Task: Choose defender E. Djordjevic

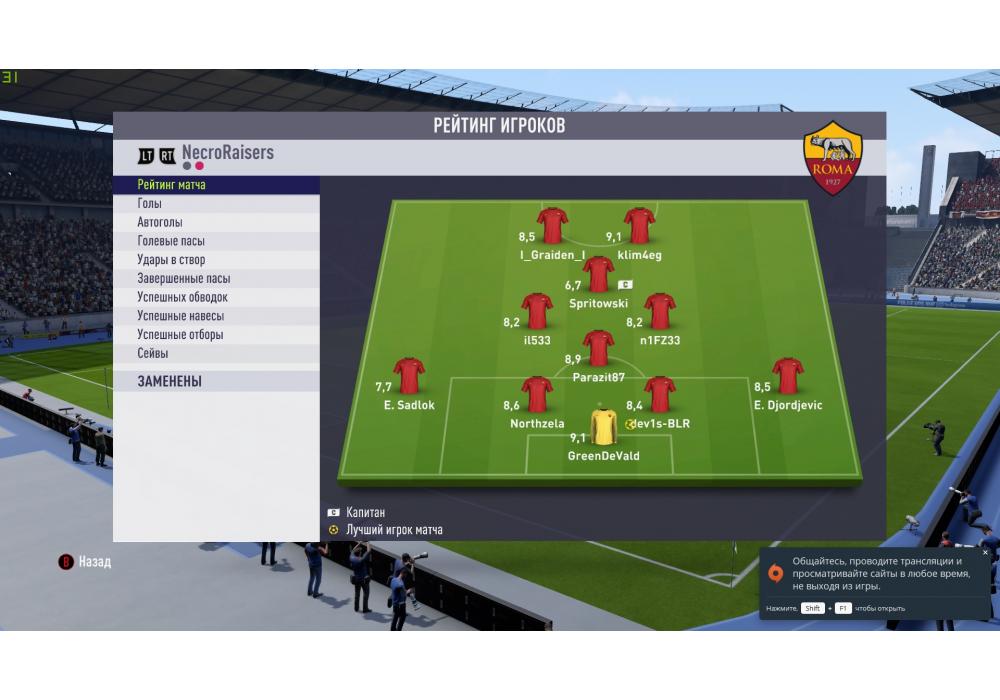Action: [788, 377]
